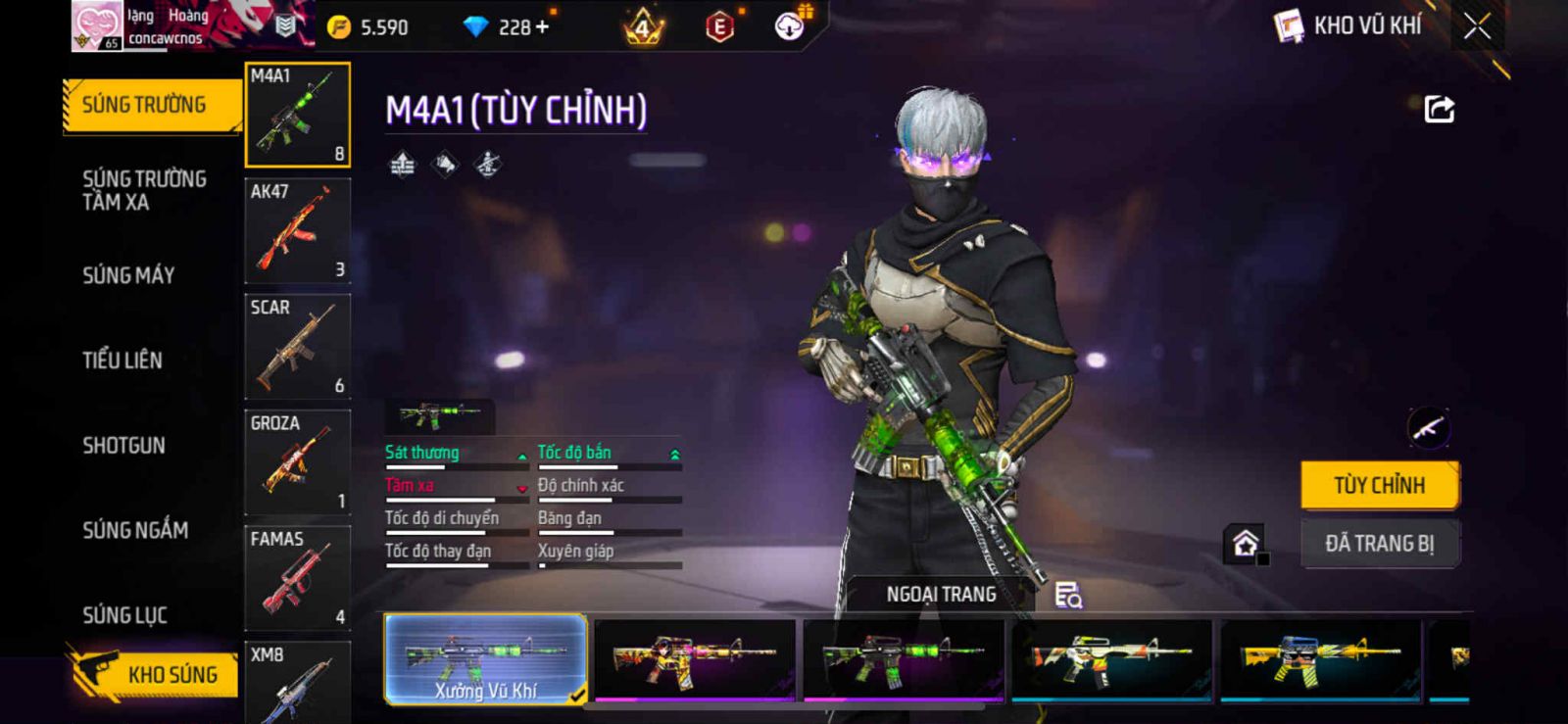Screen dimensions: 1568x724
Task: Open the Súng Ngắm category
Action: (x=135, y=530)
